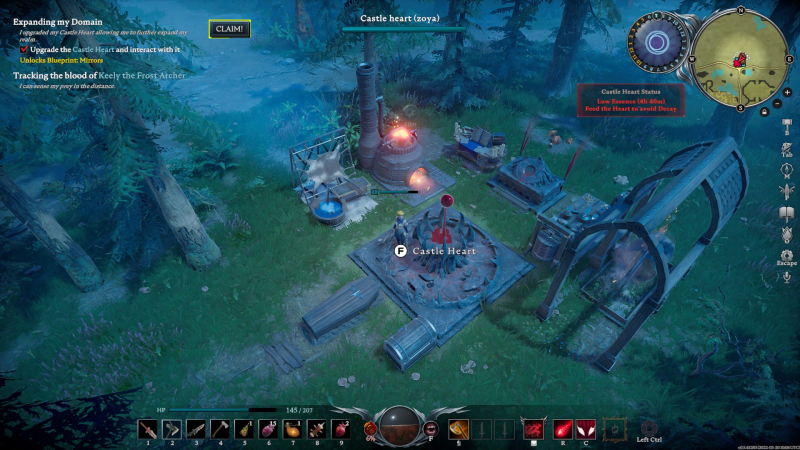Click the CLAIM! quest reward button
This screenshot has height=450, width=800.
[x=229, y=29]
